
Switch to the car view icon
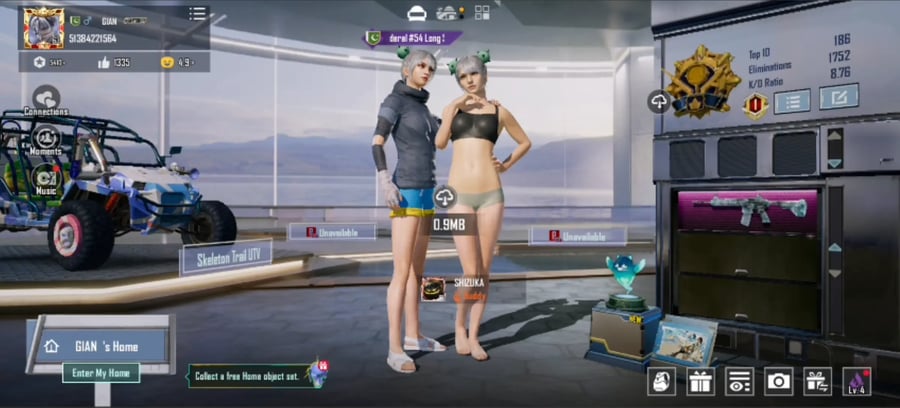click(x=417, y=12)
